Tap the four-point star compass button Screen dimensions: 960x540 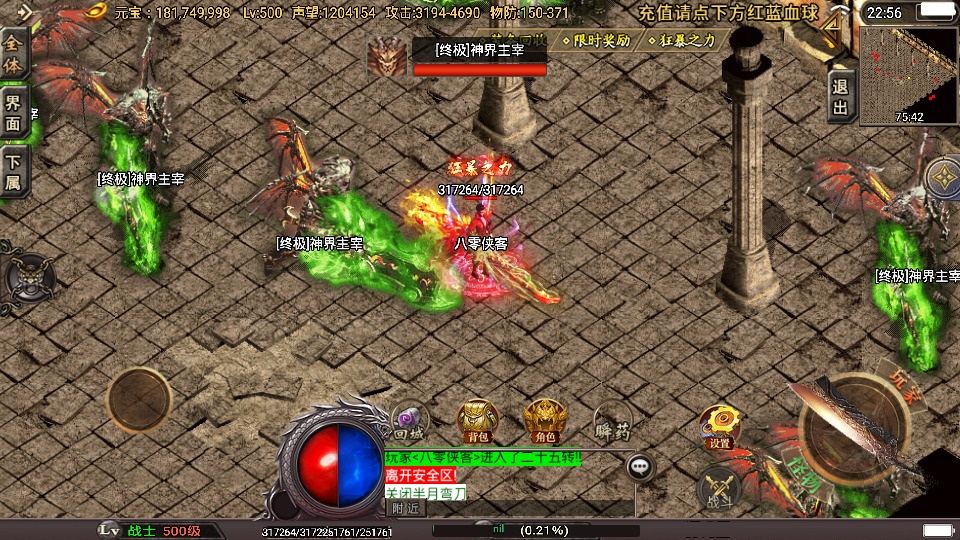point(942,179)
